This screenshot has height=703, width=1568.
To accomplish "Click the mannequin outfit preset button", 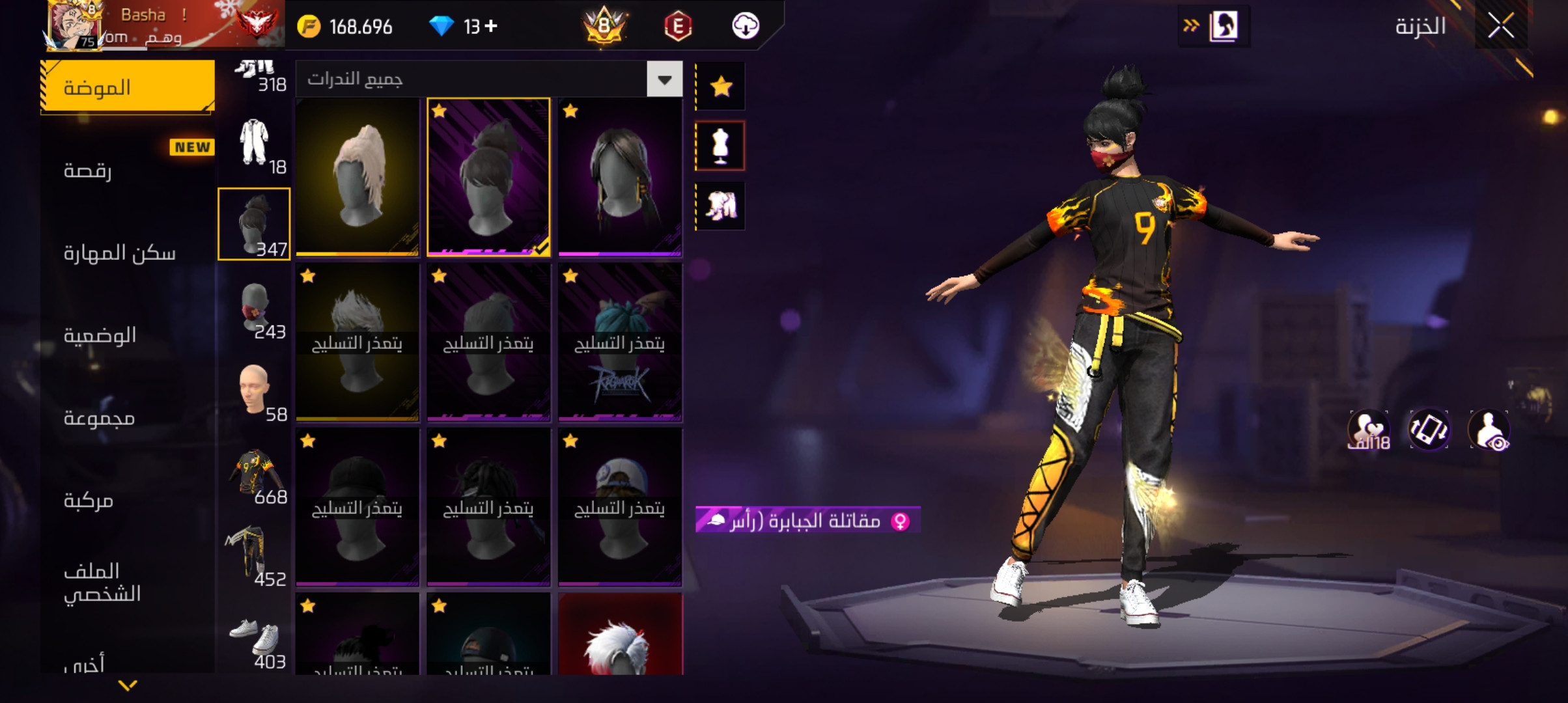I will click(721, 146).
